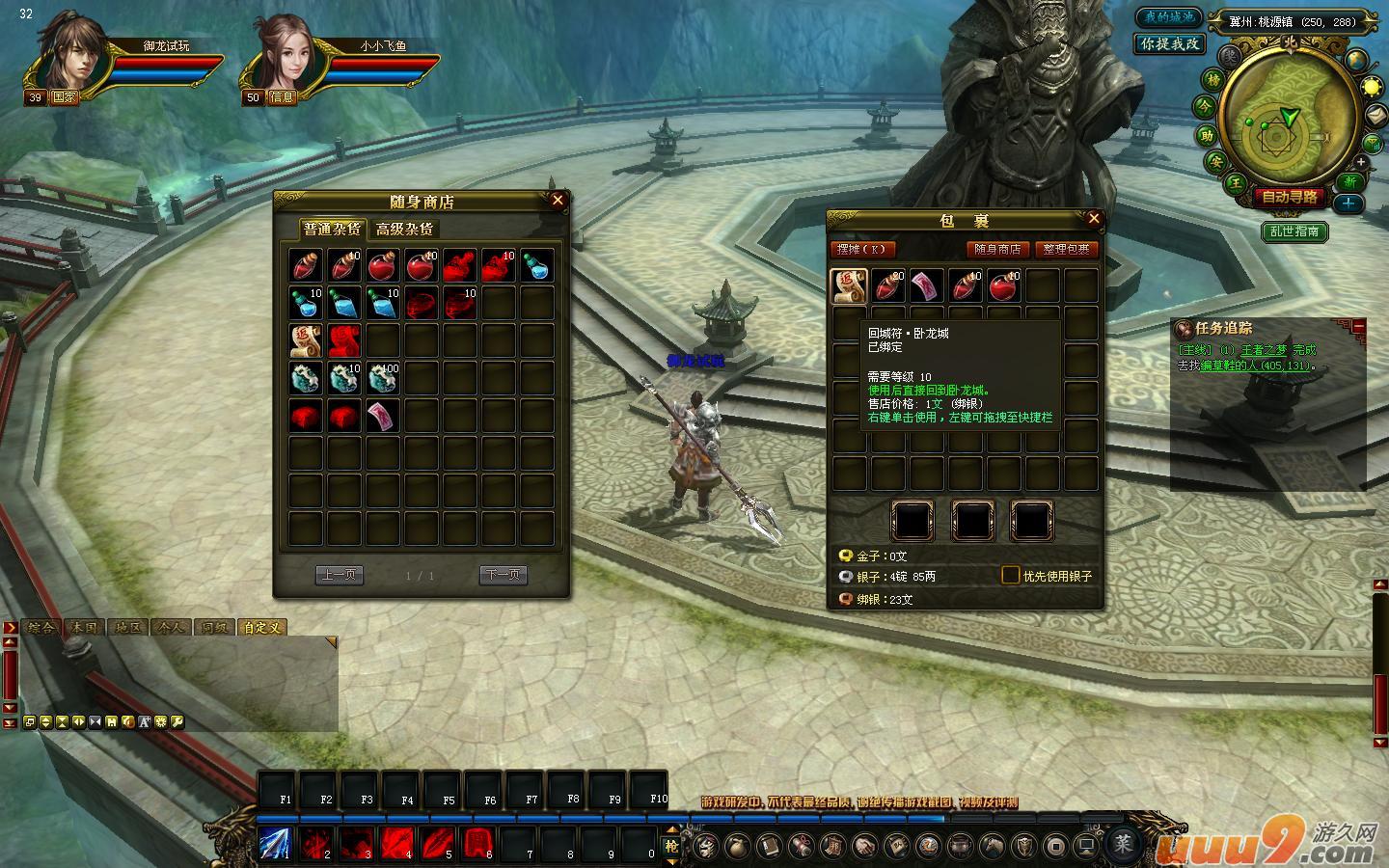Viewport: 1389px width, 868px height.
Task: Select the 普通杂货 shop tab
Action: click(x=332, y=229)
